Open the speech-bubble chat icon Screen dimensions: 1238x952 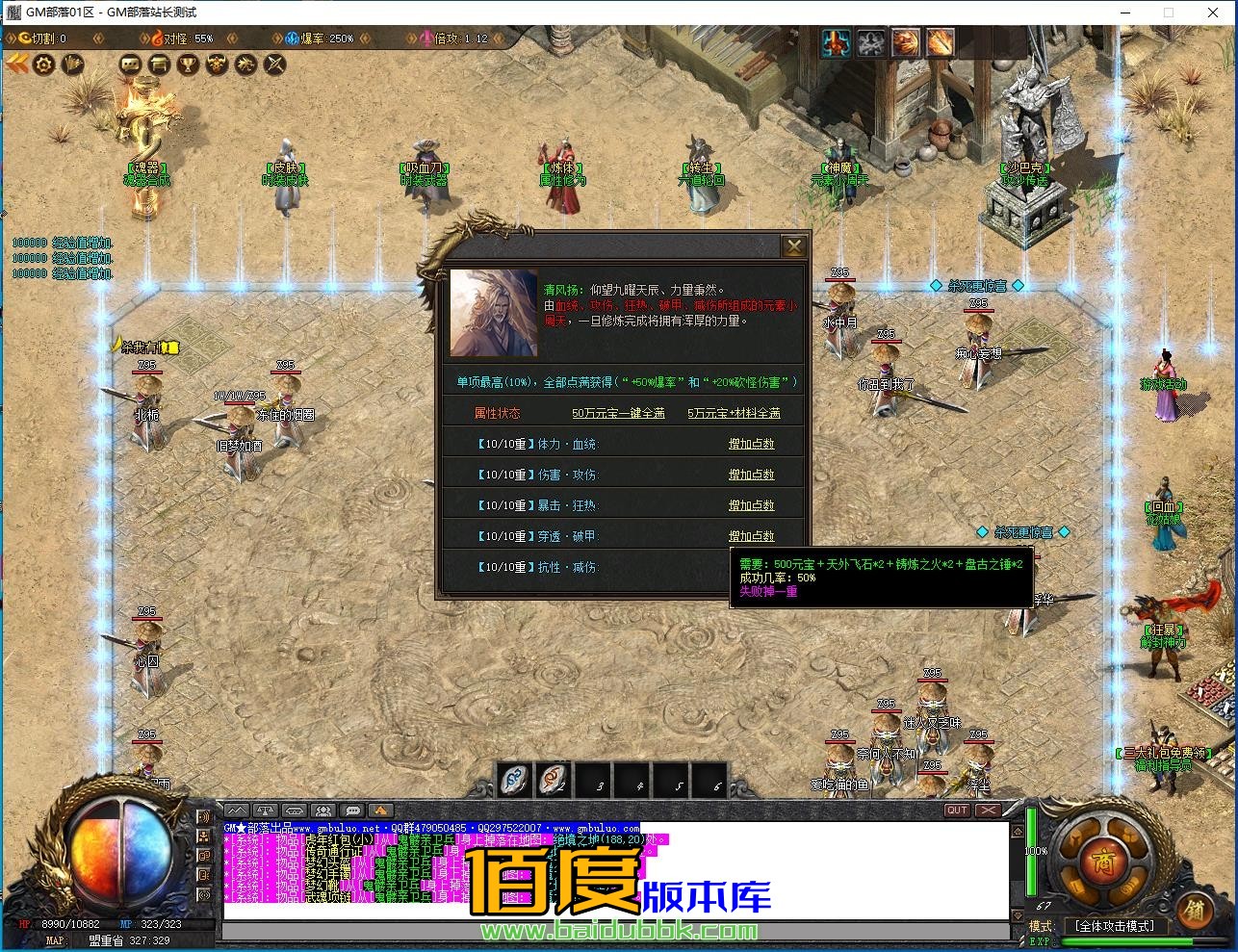pyautogui.click(x=130, y=64)
